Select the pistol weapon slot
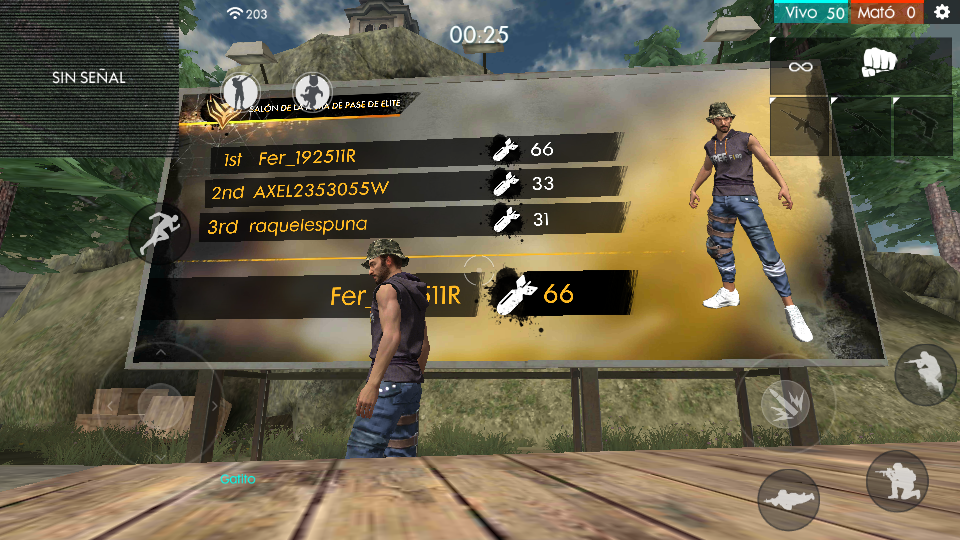 pos(922,125)
